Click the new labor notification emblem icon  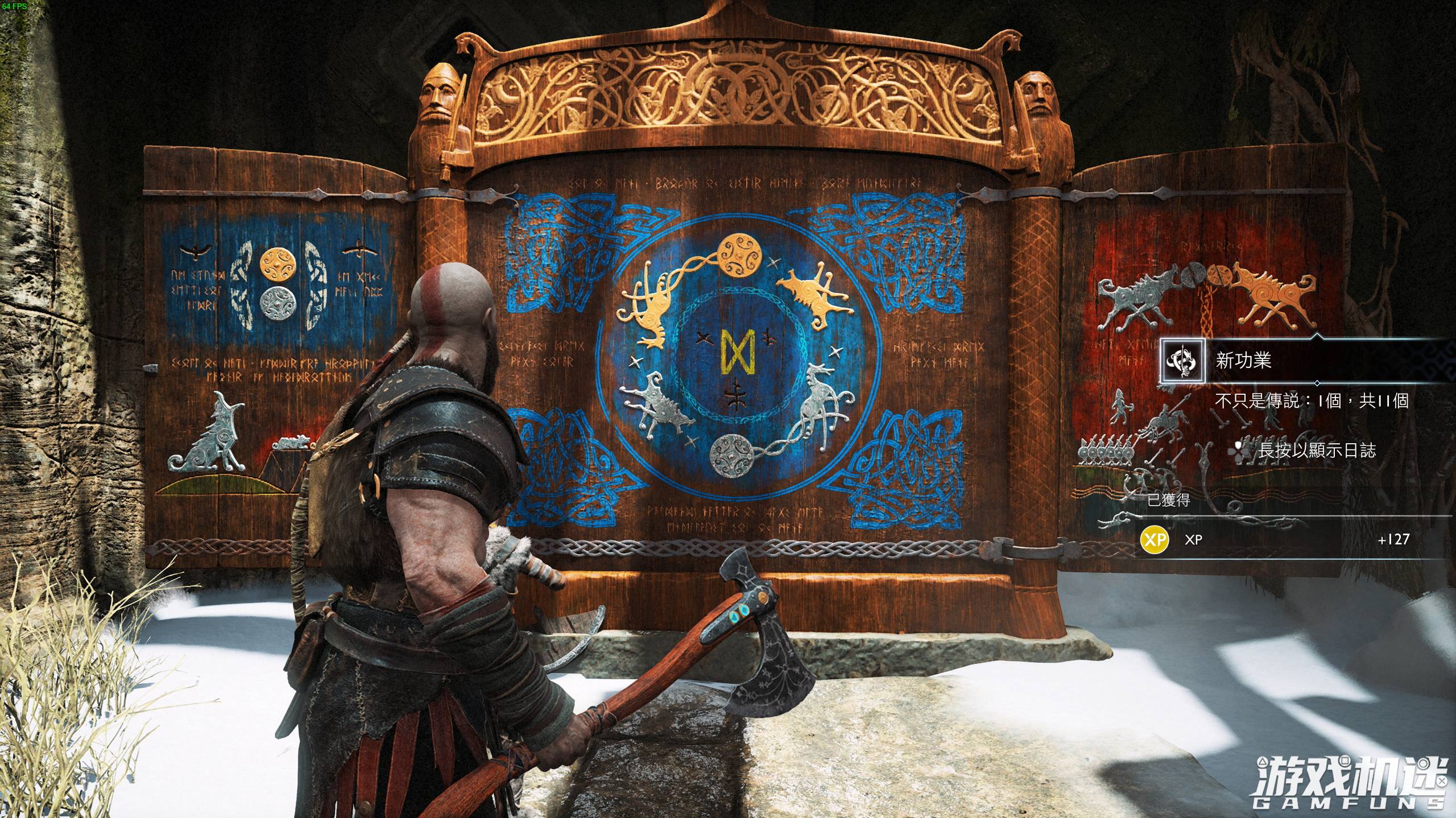[x=1182, y=360]
